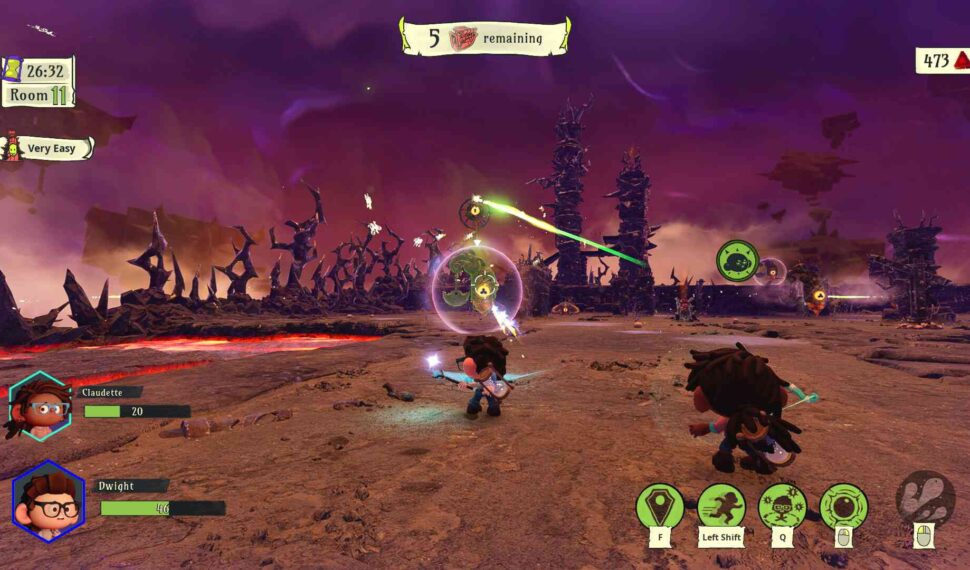Click Dwight's hexagon portrait
970x570 pixels.
48,500
